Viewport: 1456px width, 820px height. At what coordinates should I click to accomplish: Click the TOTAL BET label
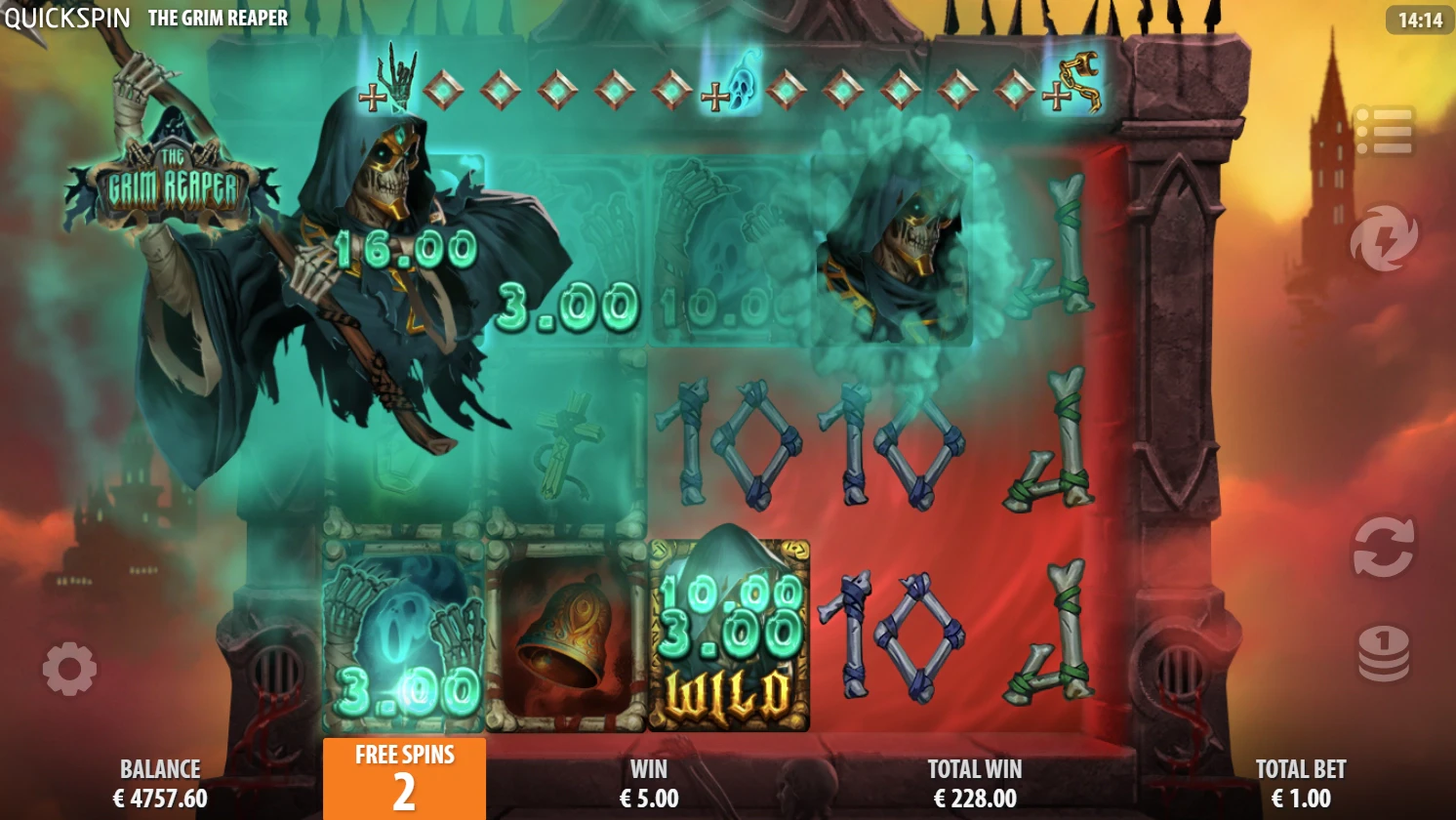tap(1302, 768)
